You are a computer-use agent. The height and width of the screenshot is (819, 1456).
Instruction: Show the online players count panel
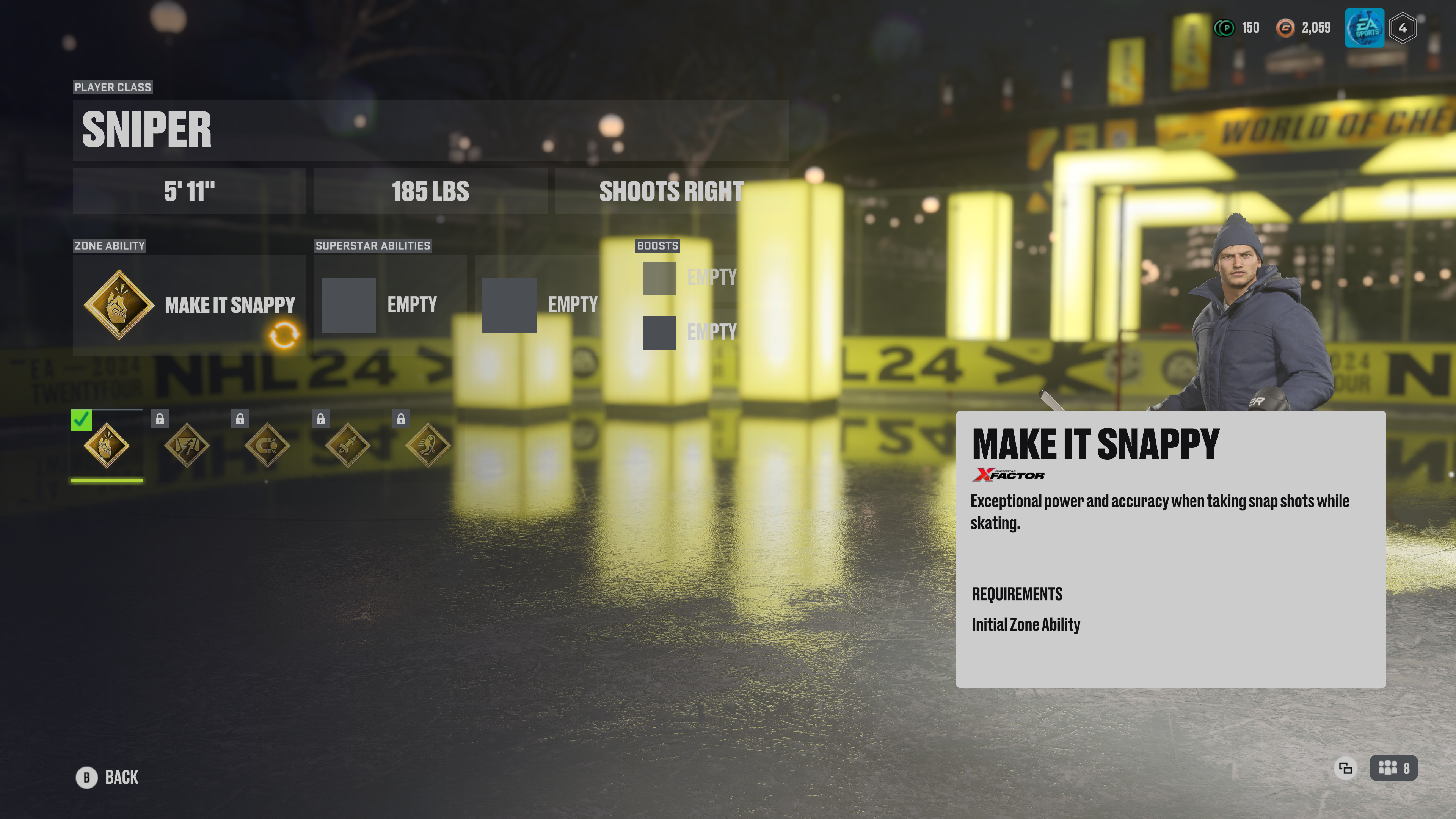coord(1393,768)
